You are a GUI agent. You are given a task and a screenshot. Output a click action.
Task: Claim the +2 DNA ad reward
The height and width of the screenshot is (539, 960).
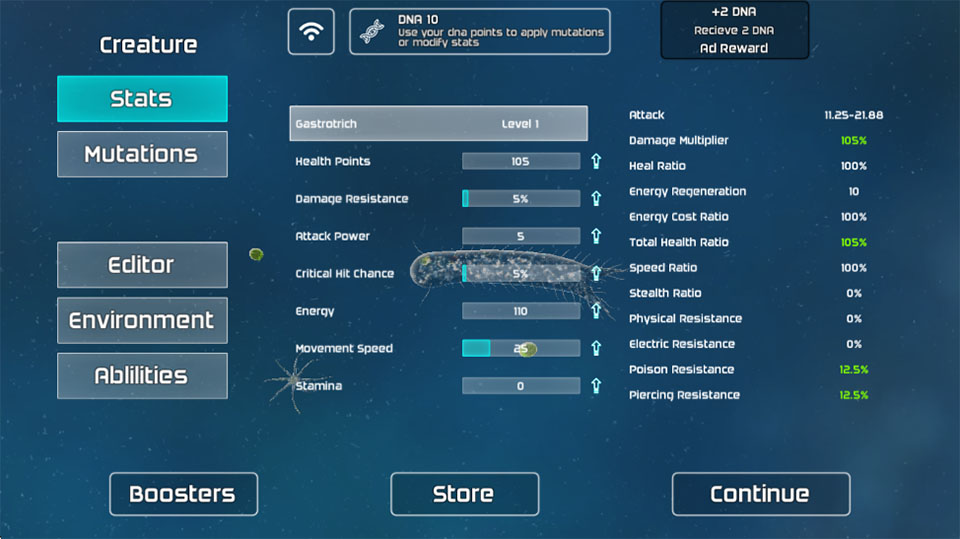[734, 31]
